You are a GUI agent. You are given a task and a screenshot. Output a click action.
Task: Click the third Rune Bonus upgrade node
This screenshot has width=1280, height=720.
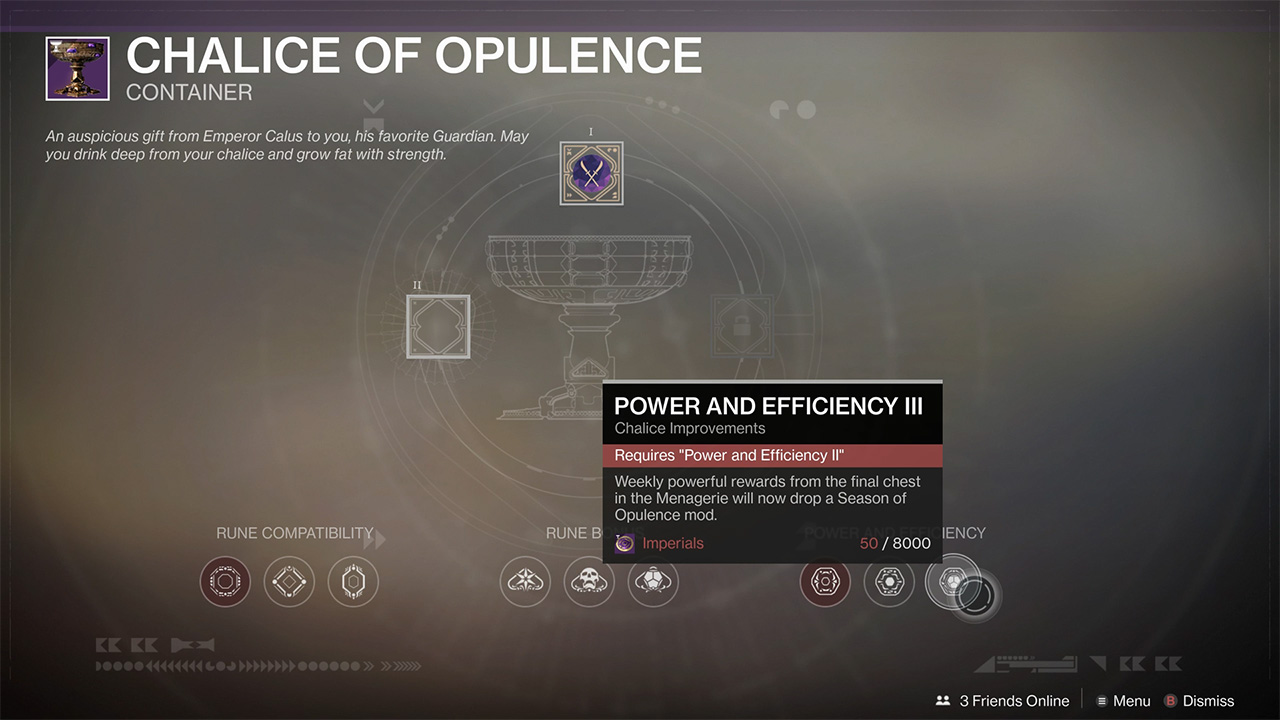point(653,581)
